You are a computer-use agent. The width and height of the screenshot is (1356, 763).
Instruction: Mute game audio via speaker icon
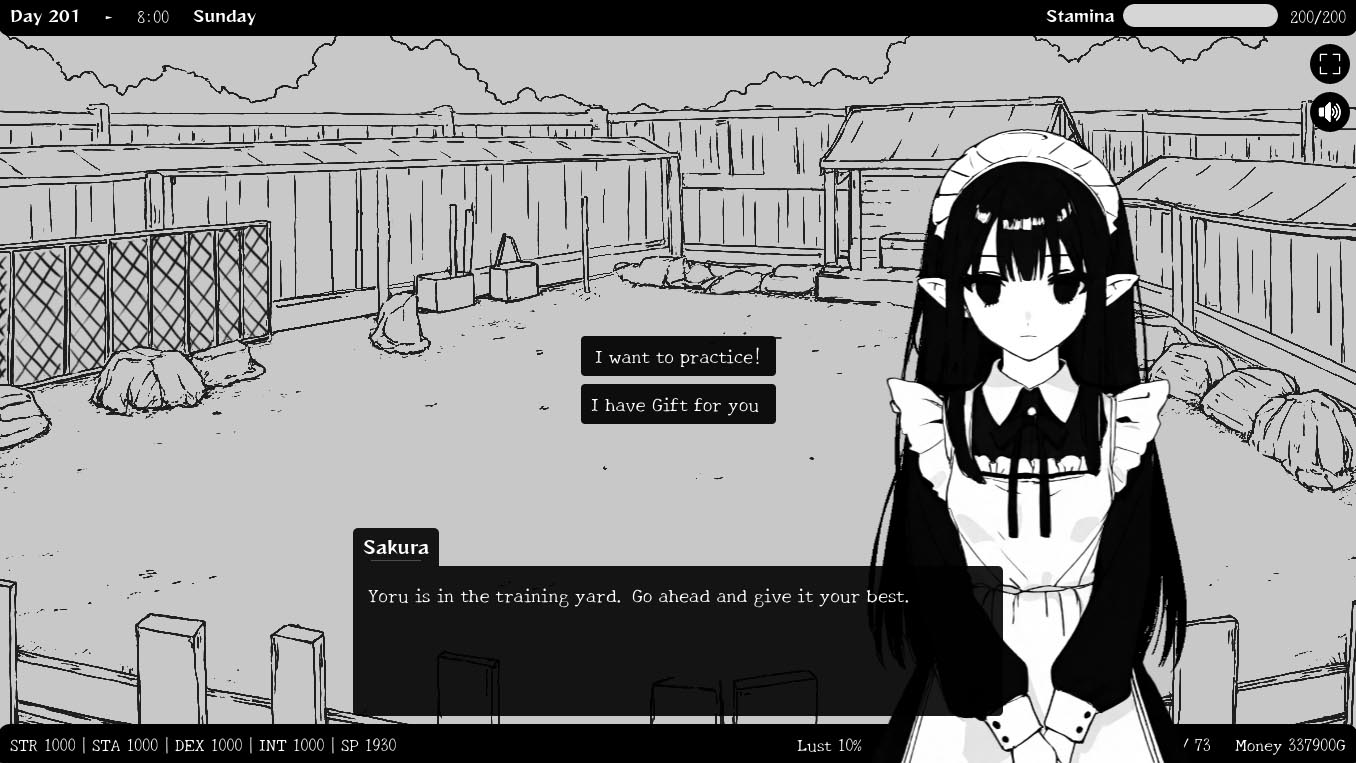point(1330,111)
